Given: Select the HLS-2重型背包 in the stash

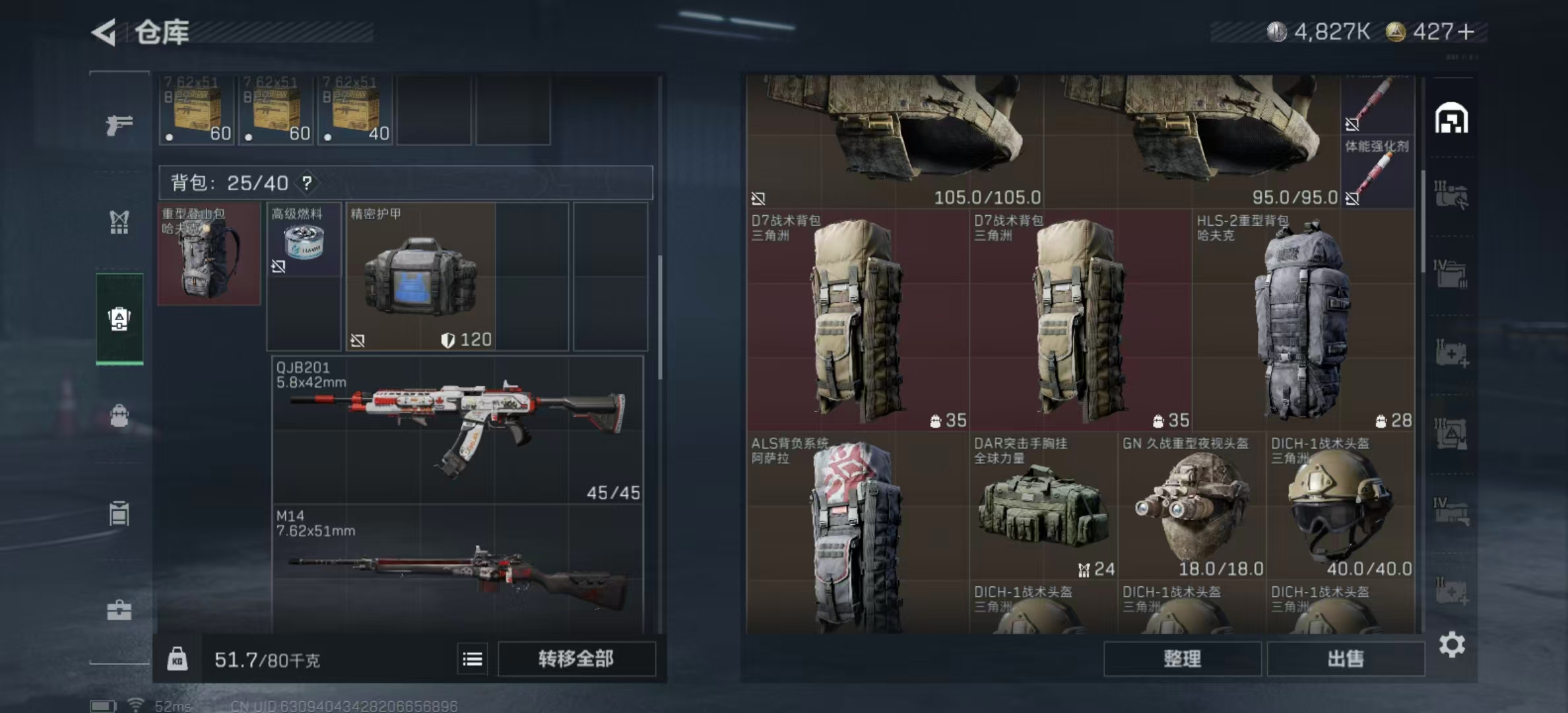Looking at the screenshot, I should [1303, 320].
